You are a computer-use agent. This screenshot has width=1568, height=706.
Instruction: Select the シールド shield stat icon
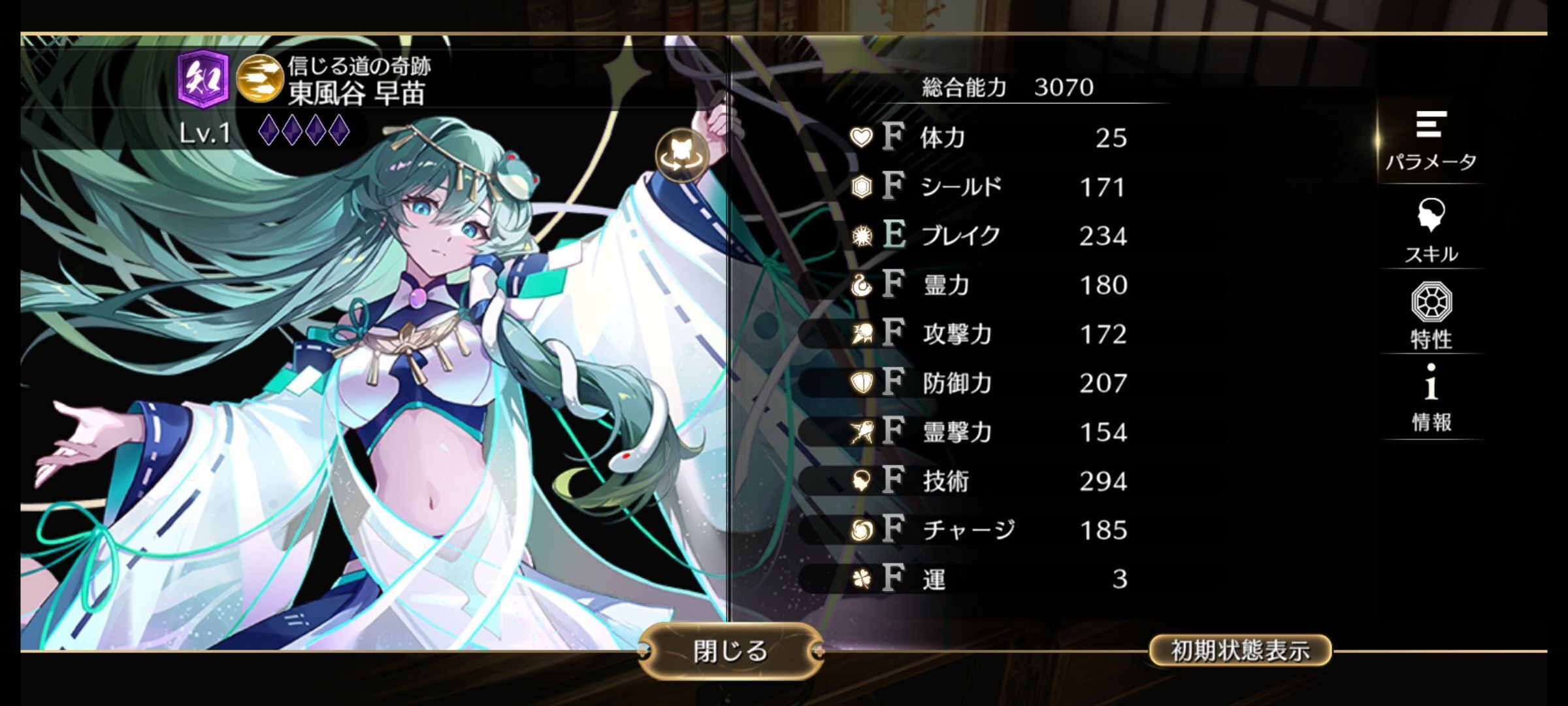coord(862,188)
